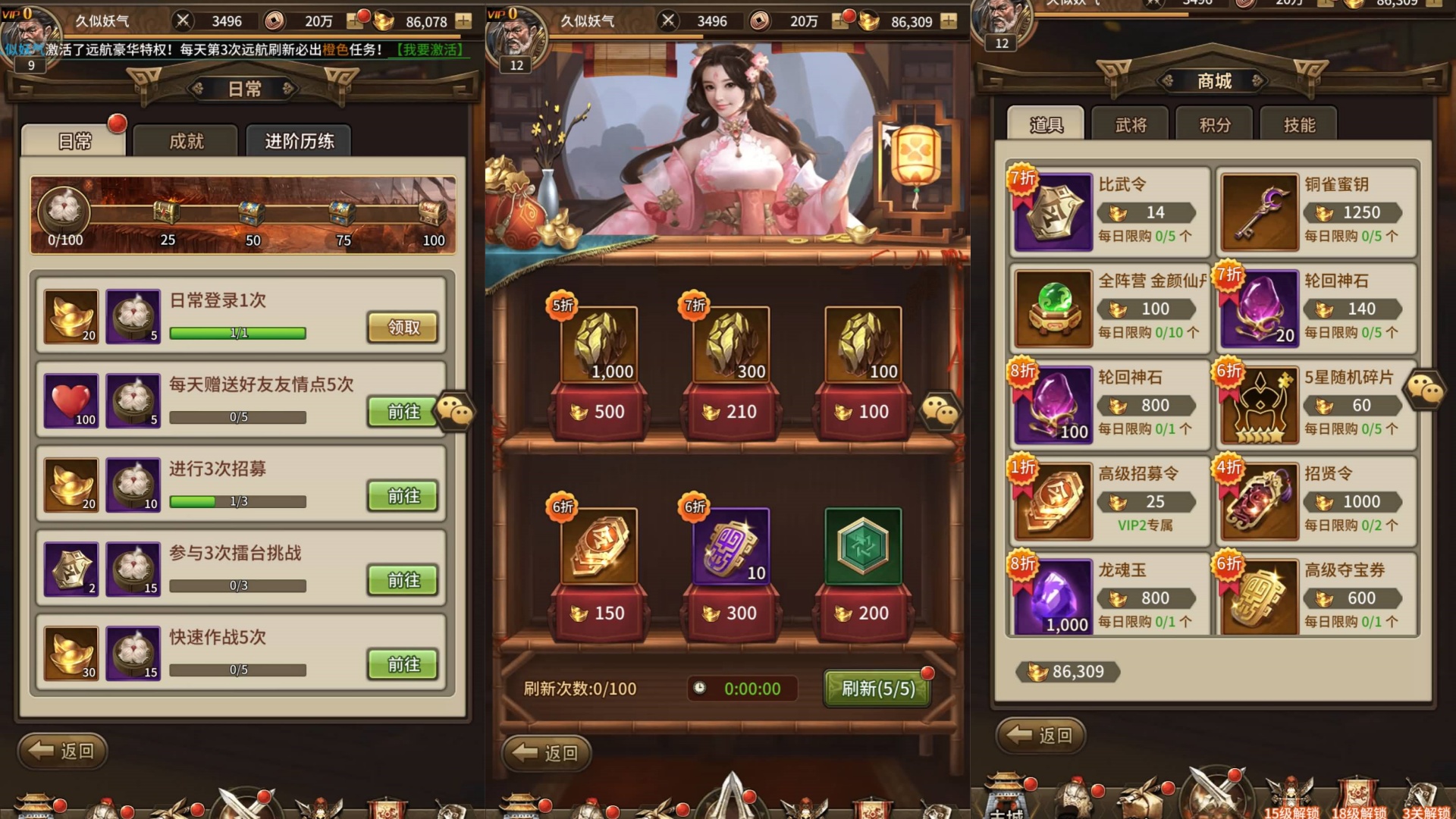This screenshot has height=819, width=1456.
Task: Click the player avatar portrait at top left
Action: (x=30, y=34)
